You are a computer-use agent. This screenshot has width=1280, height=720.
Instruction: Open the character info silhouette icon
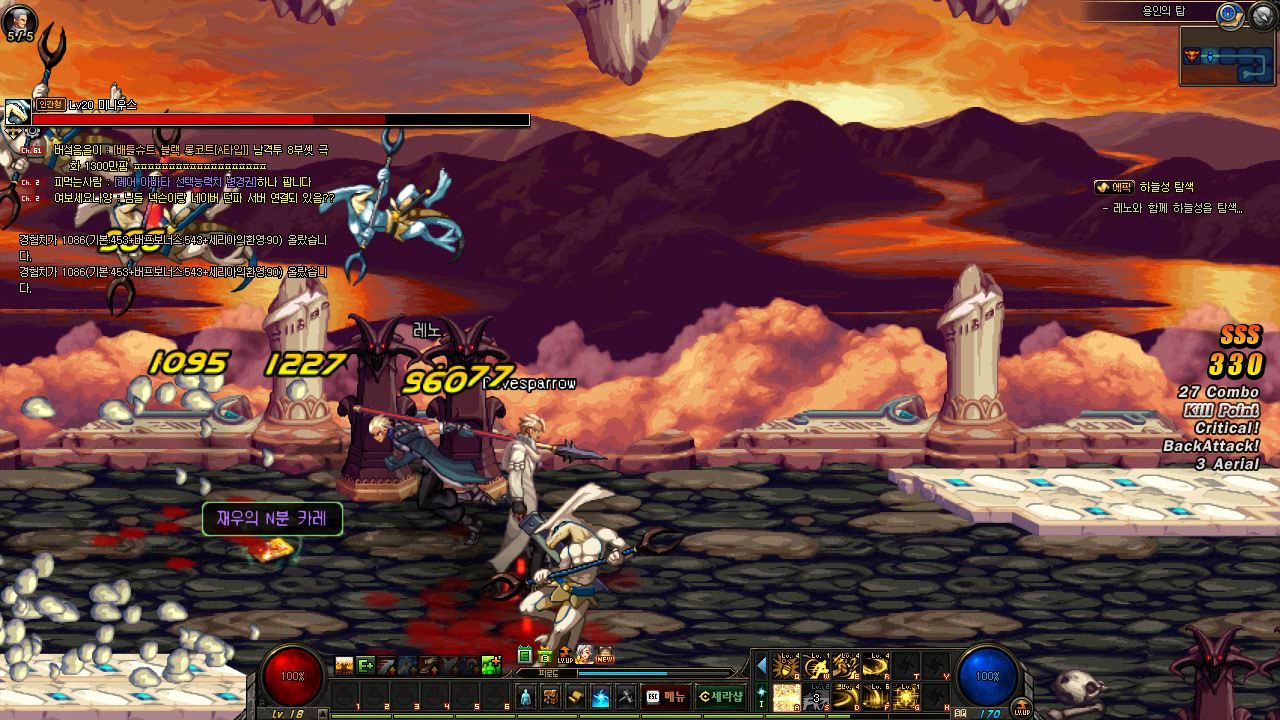(x=526, y=696)
